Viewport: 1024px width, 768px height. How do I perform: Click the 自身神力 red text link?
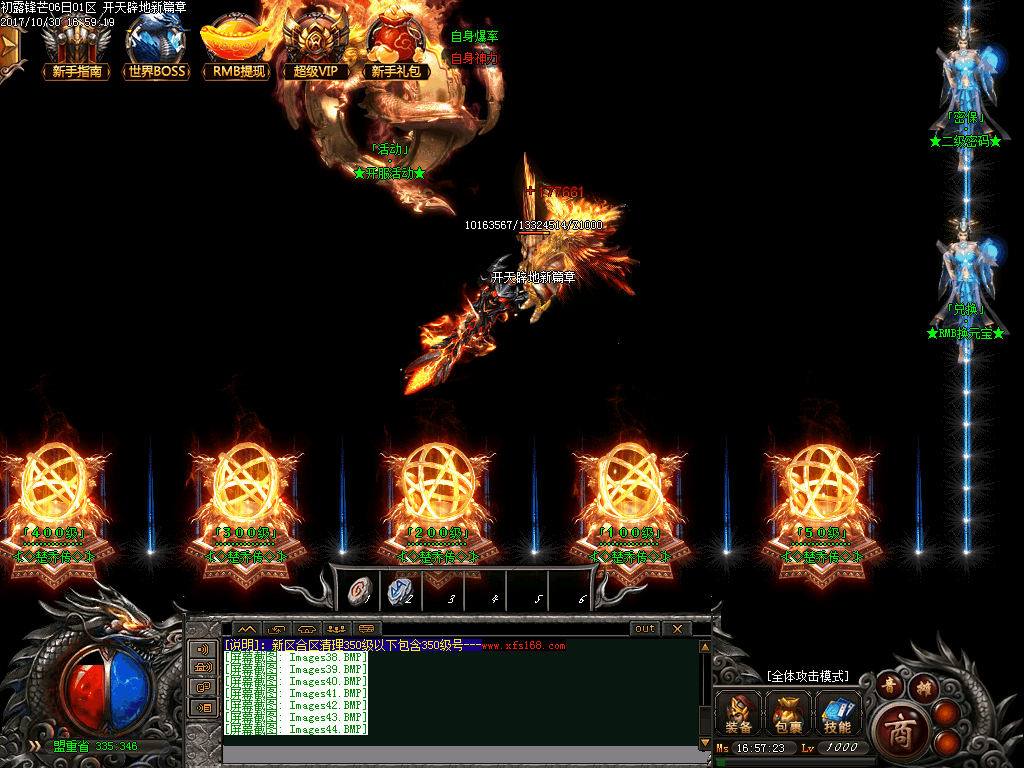point(474,58)
